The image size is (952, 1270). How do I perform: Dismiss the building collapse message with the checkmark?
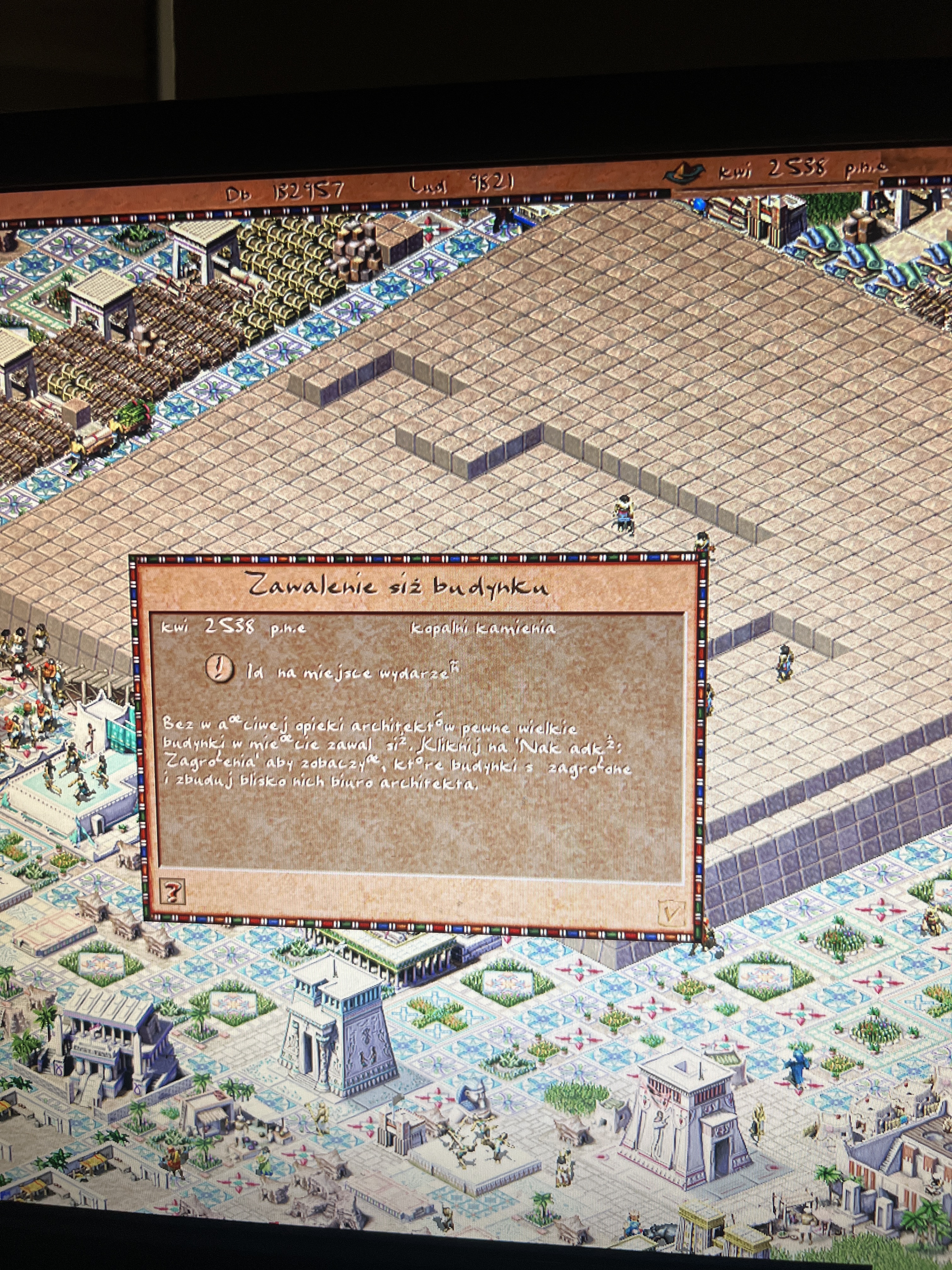[x=670, y=912]
